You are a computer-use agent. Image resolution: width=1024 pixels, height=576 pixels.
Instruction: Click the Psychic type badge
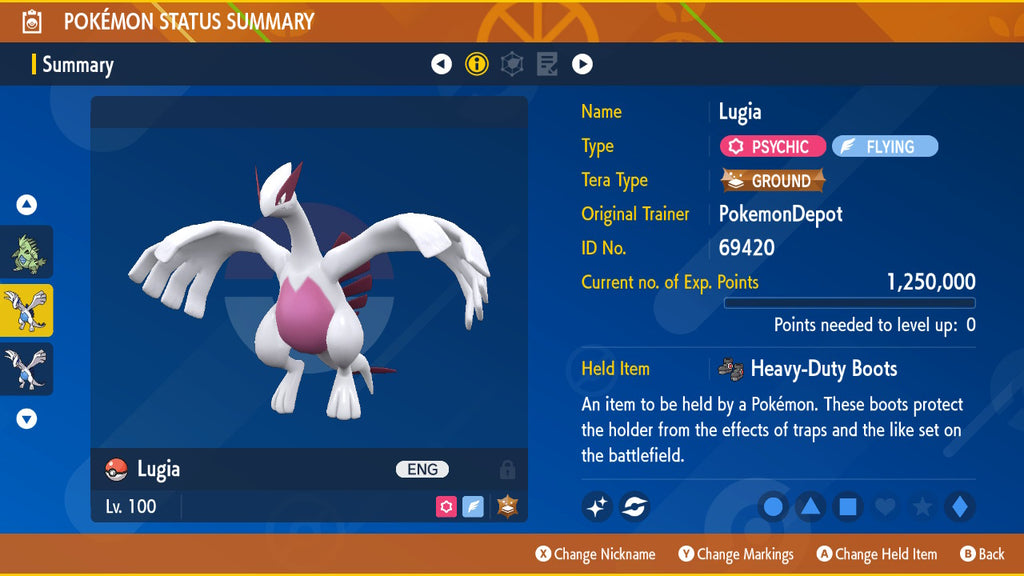[x=772, y=147]
